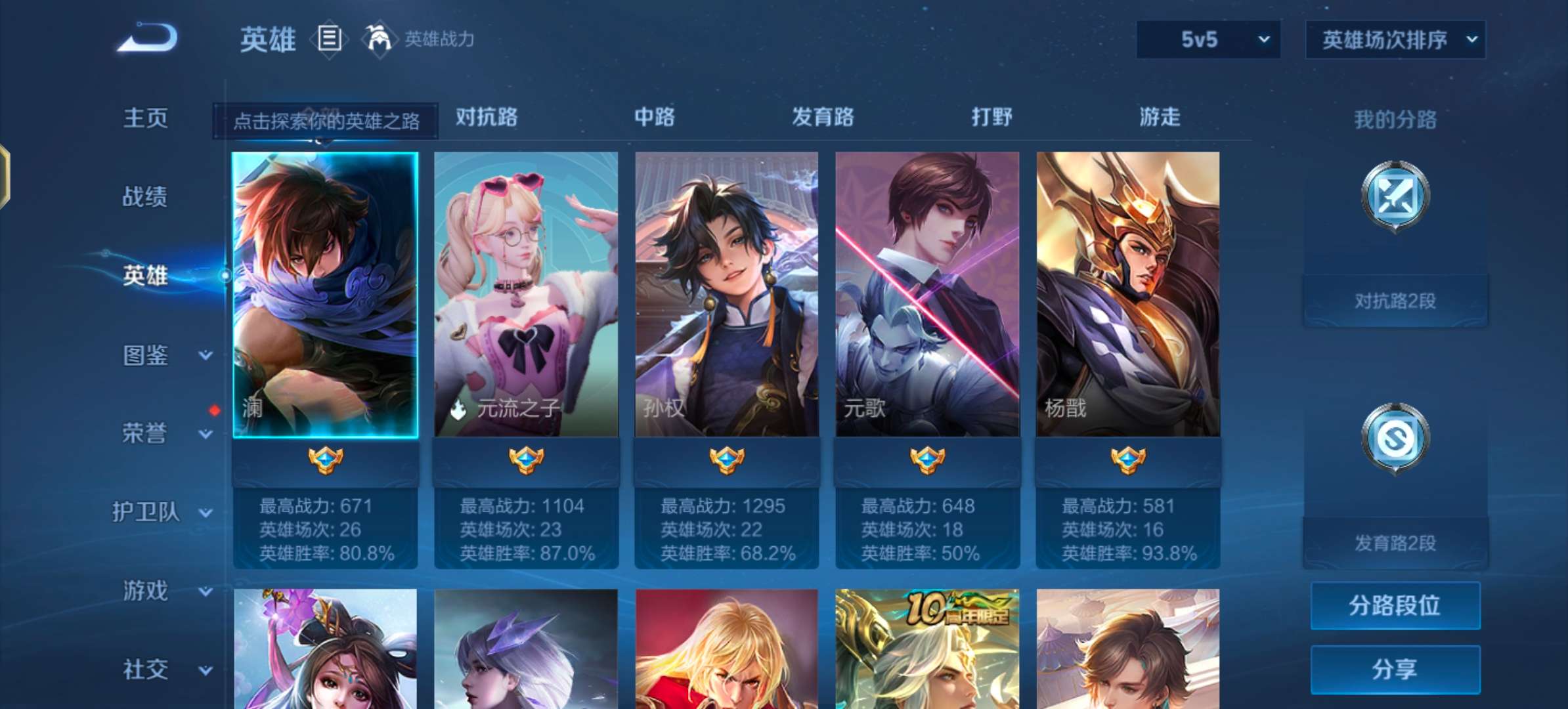Click the rank badge under 杨戬
The image size is (1568, 709).
1129,460
